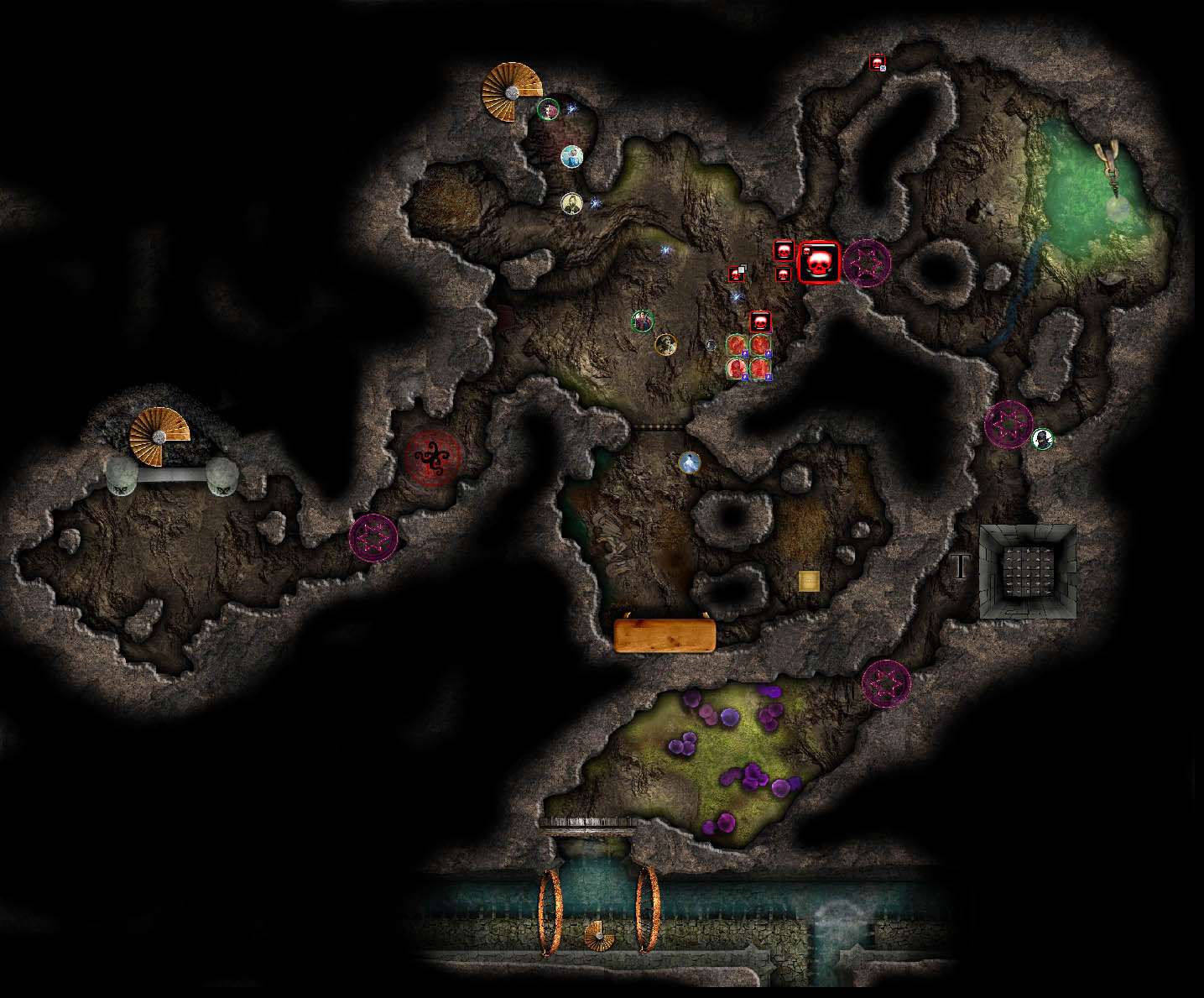Select the red skull token with grey square badge
This screenshot has height=998, width=1204.
(x=737, y=274)
